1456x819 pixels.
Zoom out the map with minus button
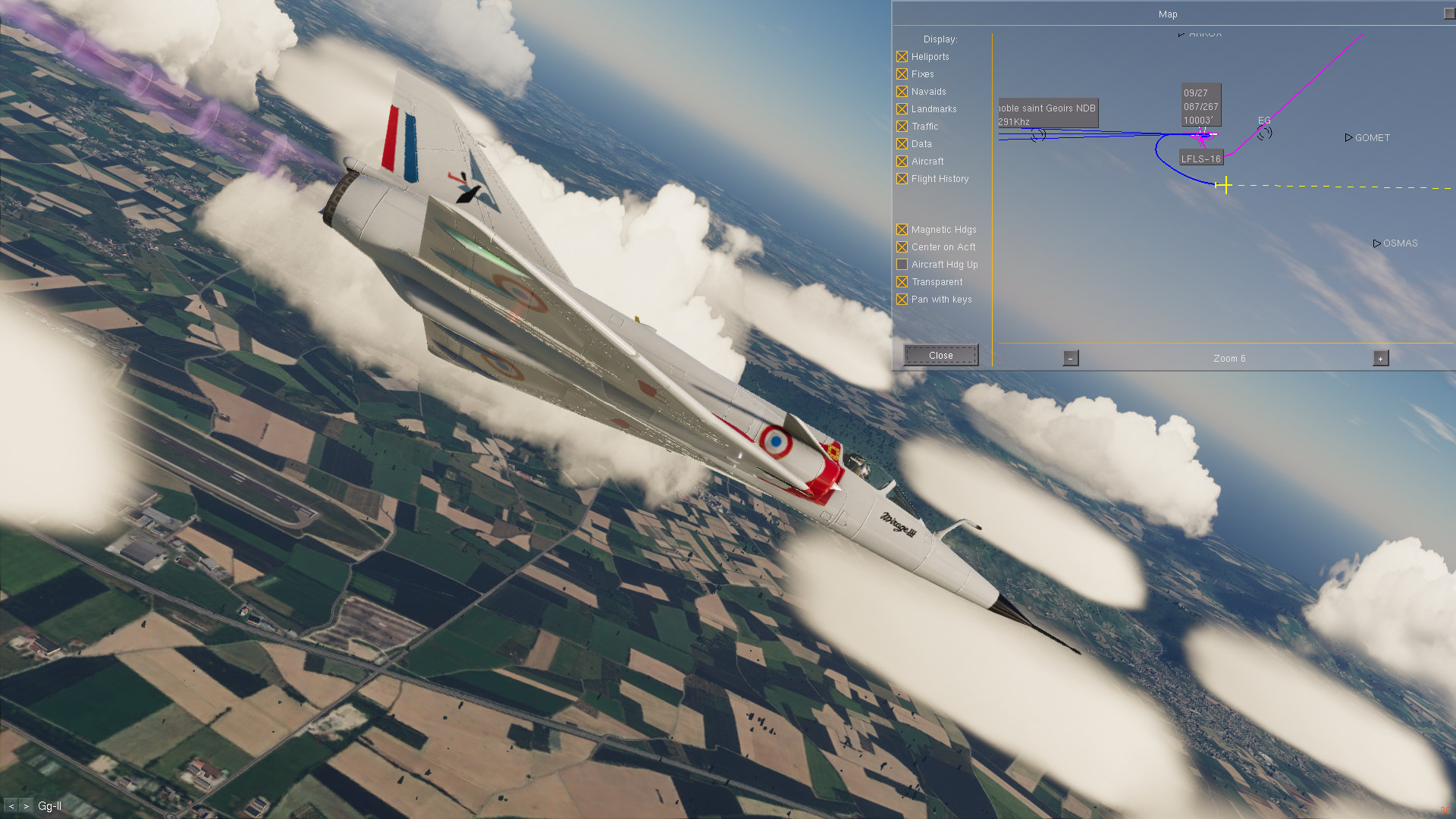[1070, 359]
